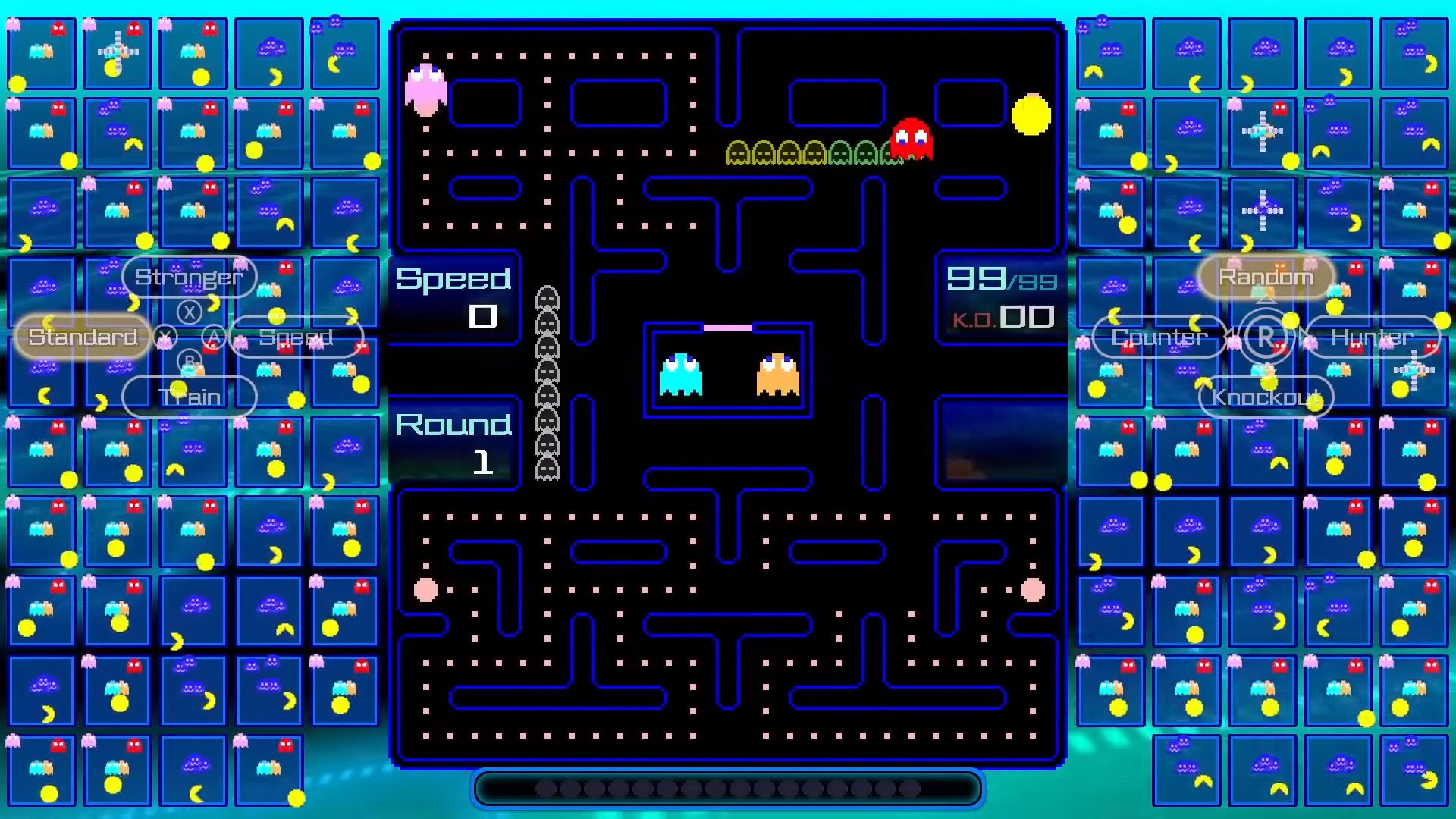Image resolution: width=1456 pixels, height=819 pixels.
Task: Choose the Train target option
Action: pyautogui.click(x=189, y=396)
